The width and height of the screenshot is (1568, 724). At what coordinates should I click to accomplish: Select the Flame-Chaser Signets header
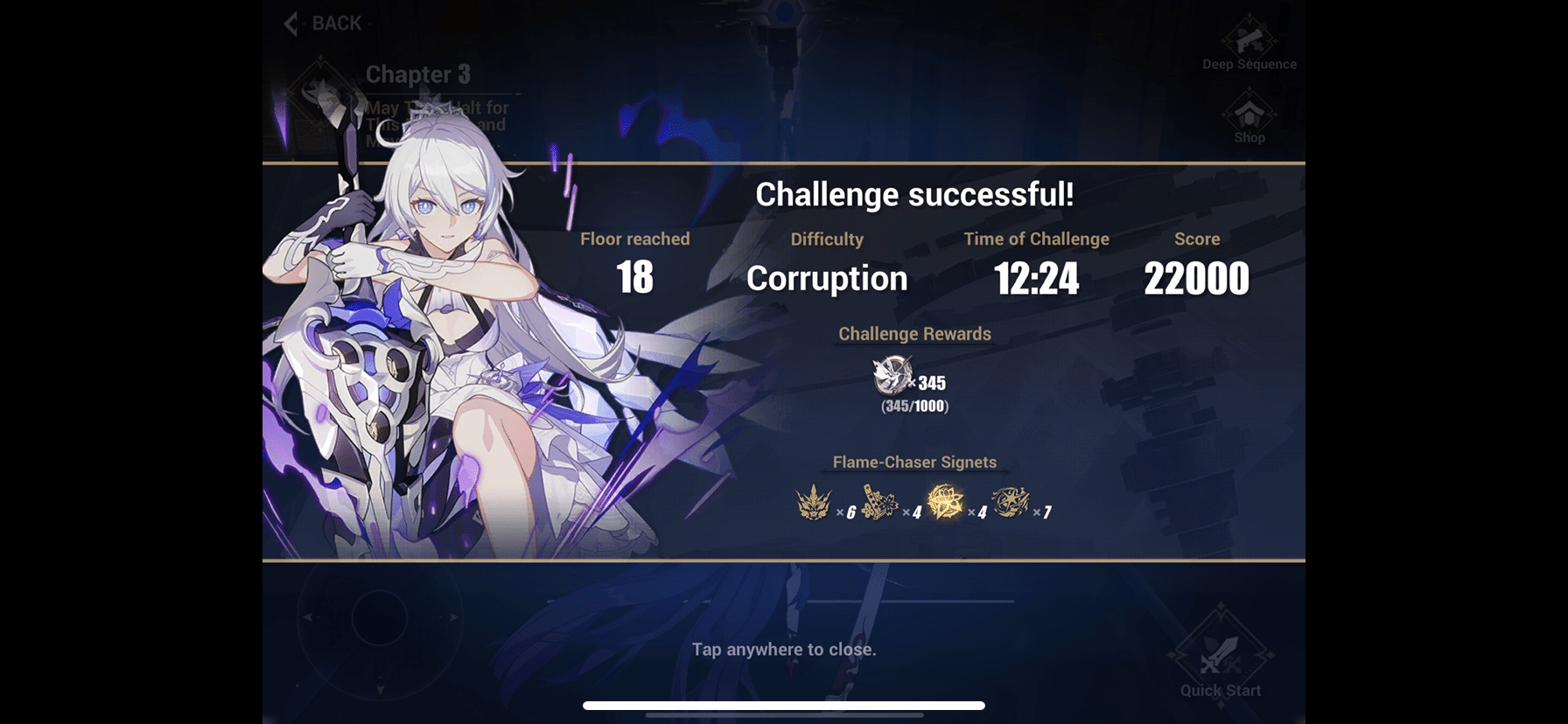pyautogui.click(x=914, y=462)
